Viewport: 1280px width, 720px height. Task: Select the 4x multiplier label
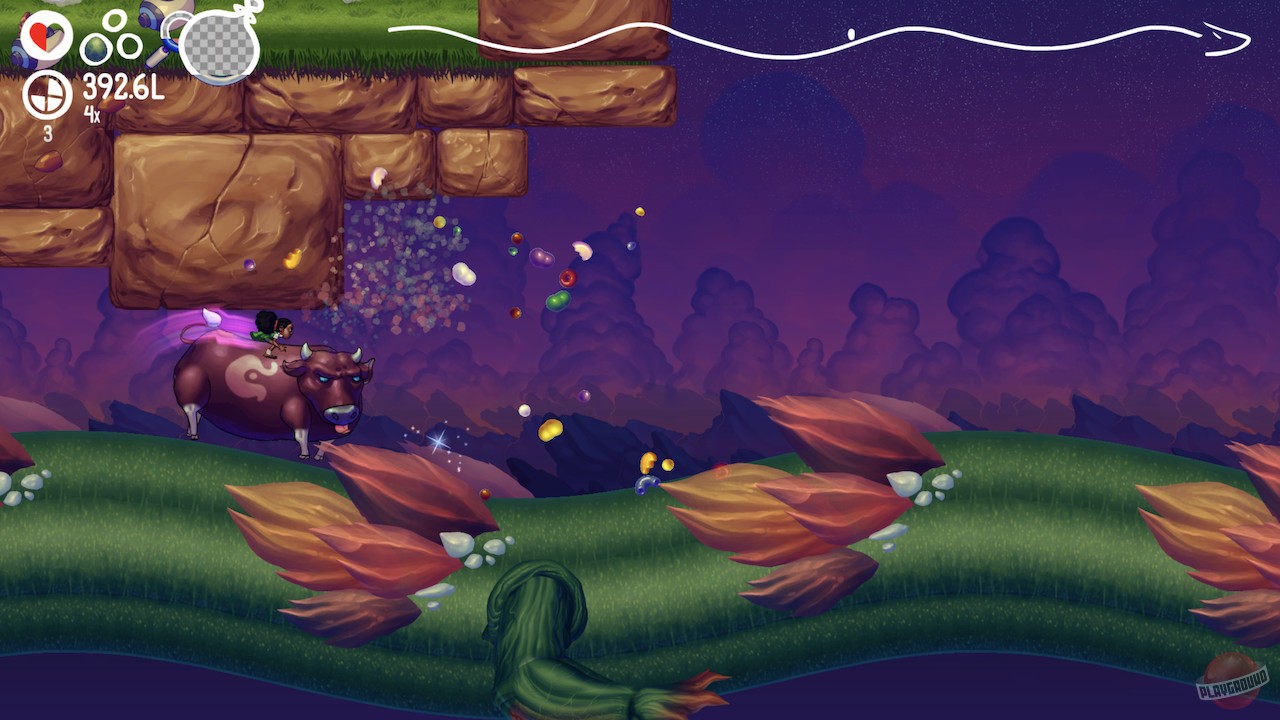point(90,113)
